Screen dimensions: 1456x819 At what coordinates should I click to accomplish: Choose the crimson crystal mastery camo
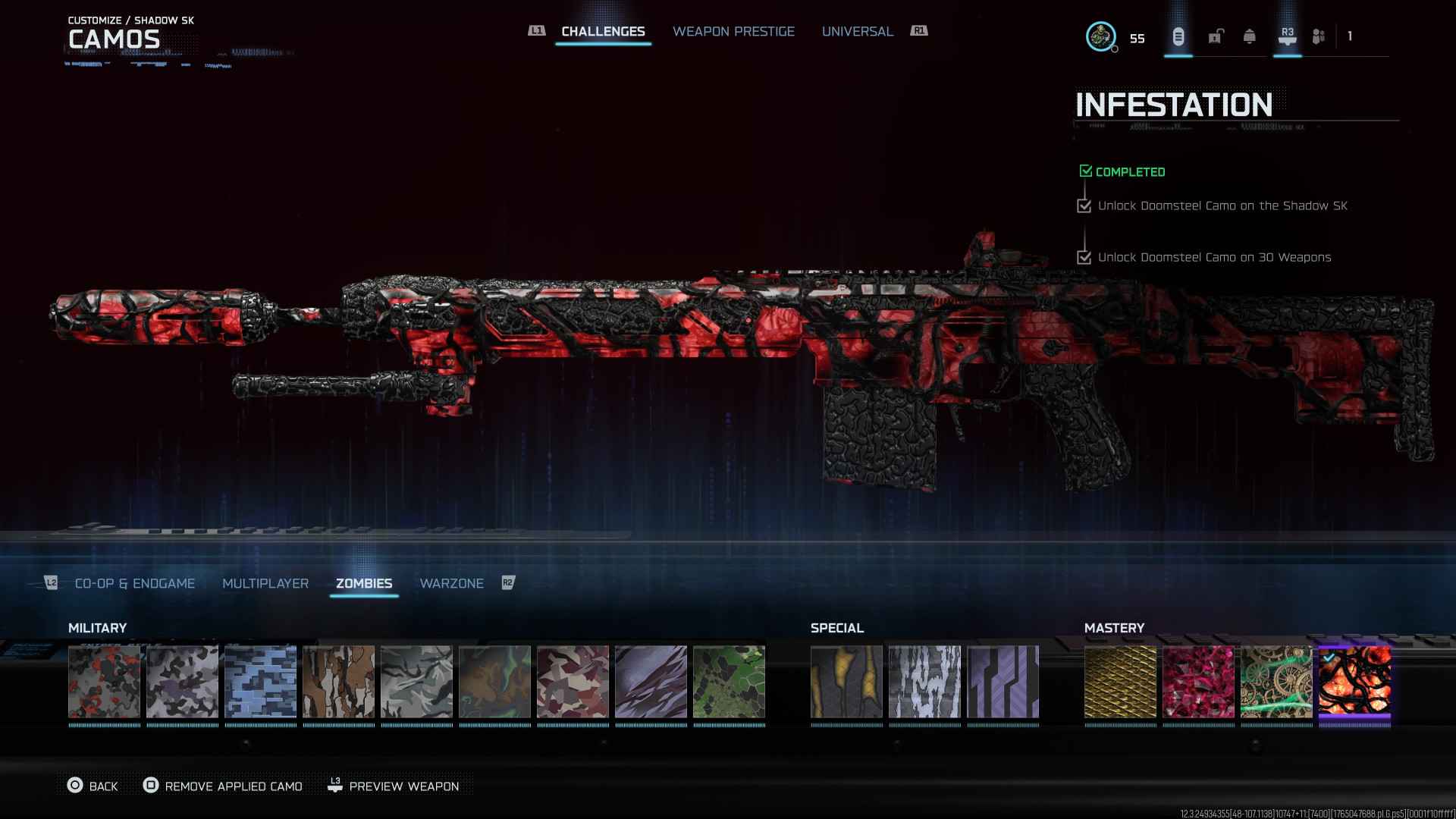[x=1198, y=682]
